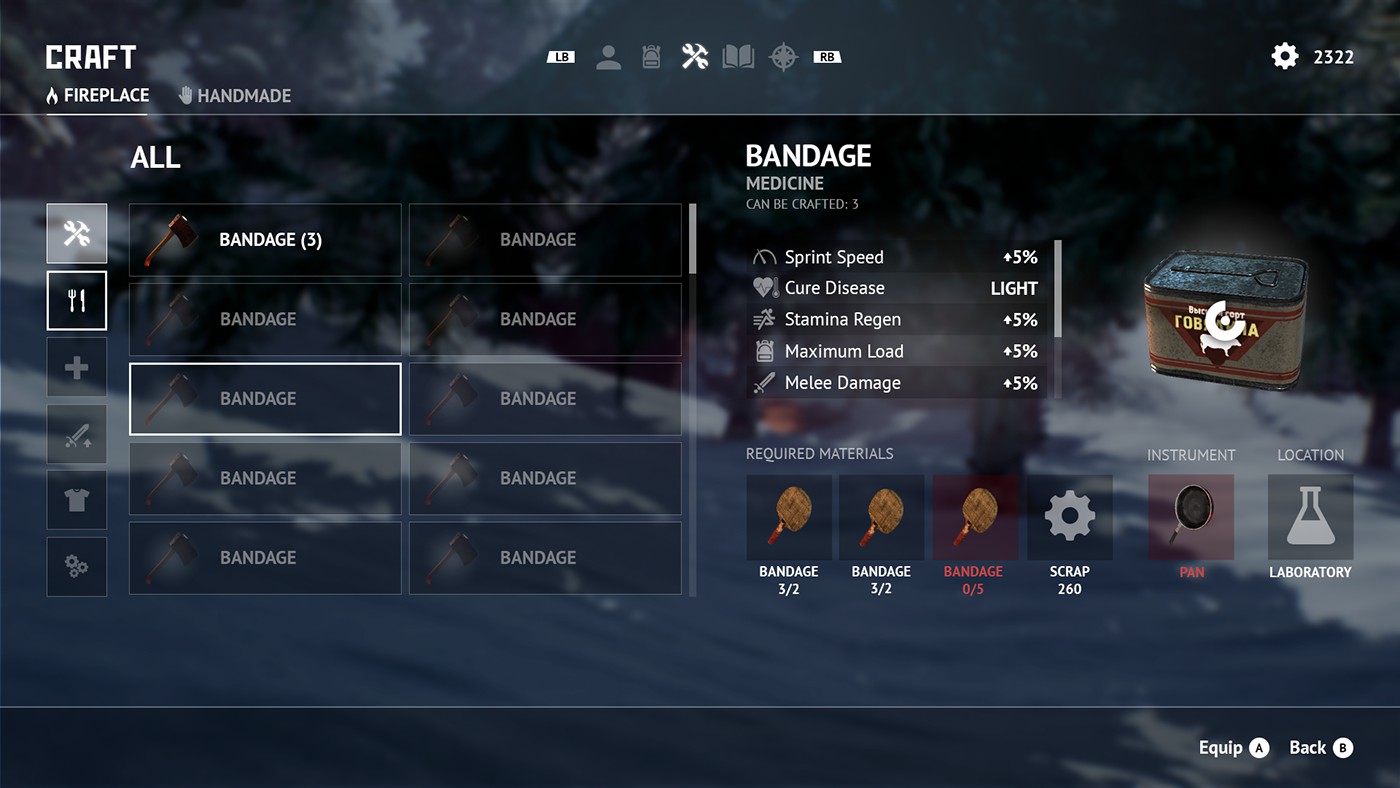This screenshot has width=1400, height=788.
Task: Click the recipe list scrollbar
Action: click(x=692, y=240)
